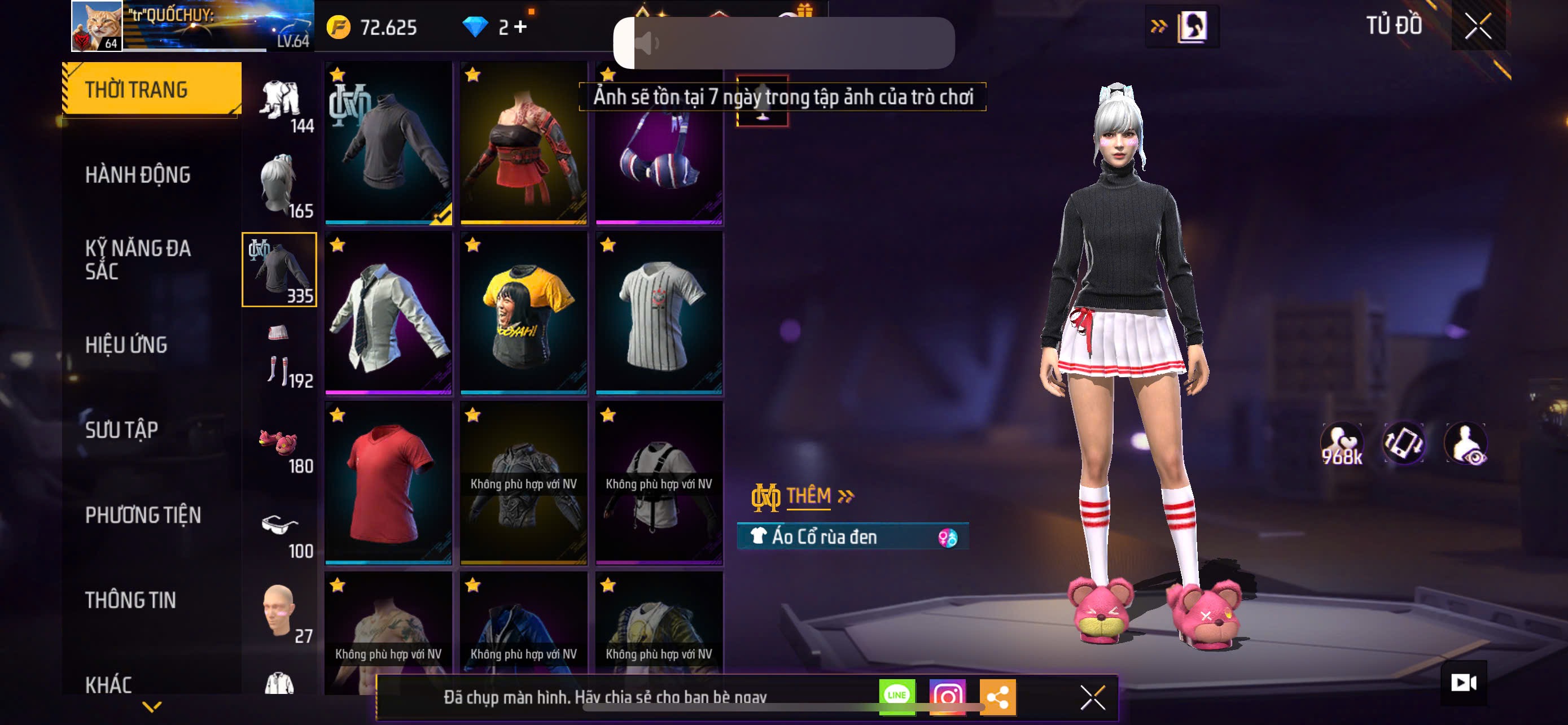Open Kỹ Năng Đa Sắc section

(138, 259)
